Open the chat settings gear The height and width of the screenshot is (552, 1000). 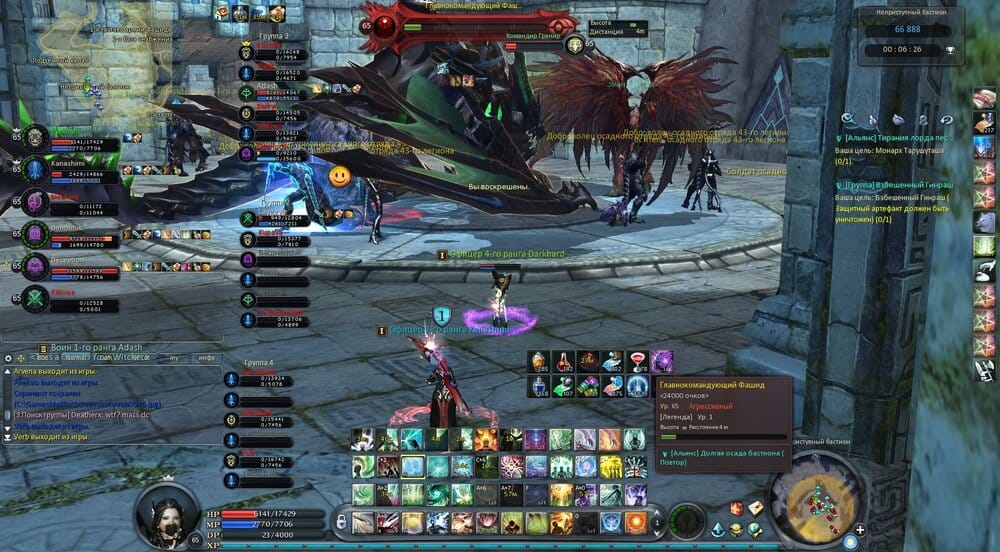click(x=8, y=357)
